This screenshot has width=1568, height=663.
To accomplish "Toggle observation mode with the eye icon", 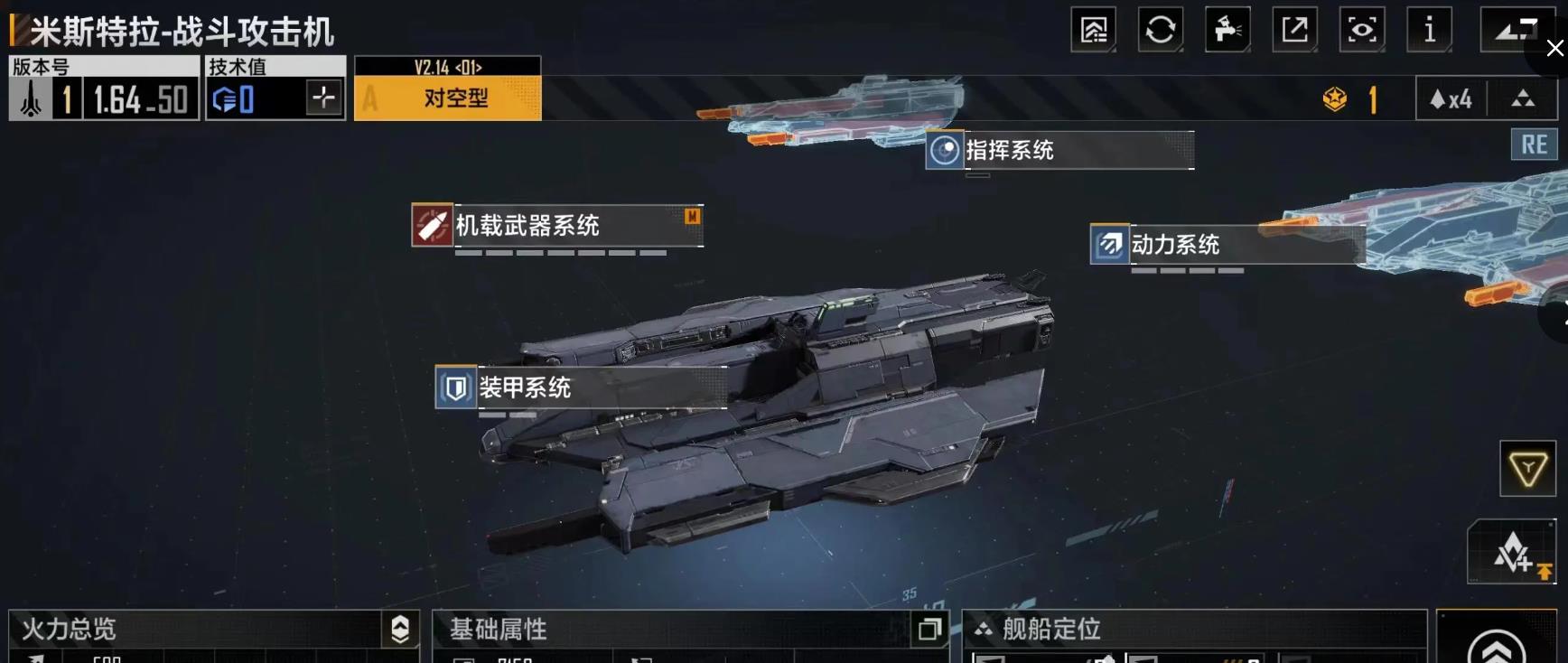I will pyautogui.click(x=1362, y=29).
